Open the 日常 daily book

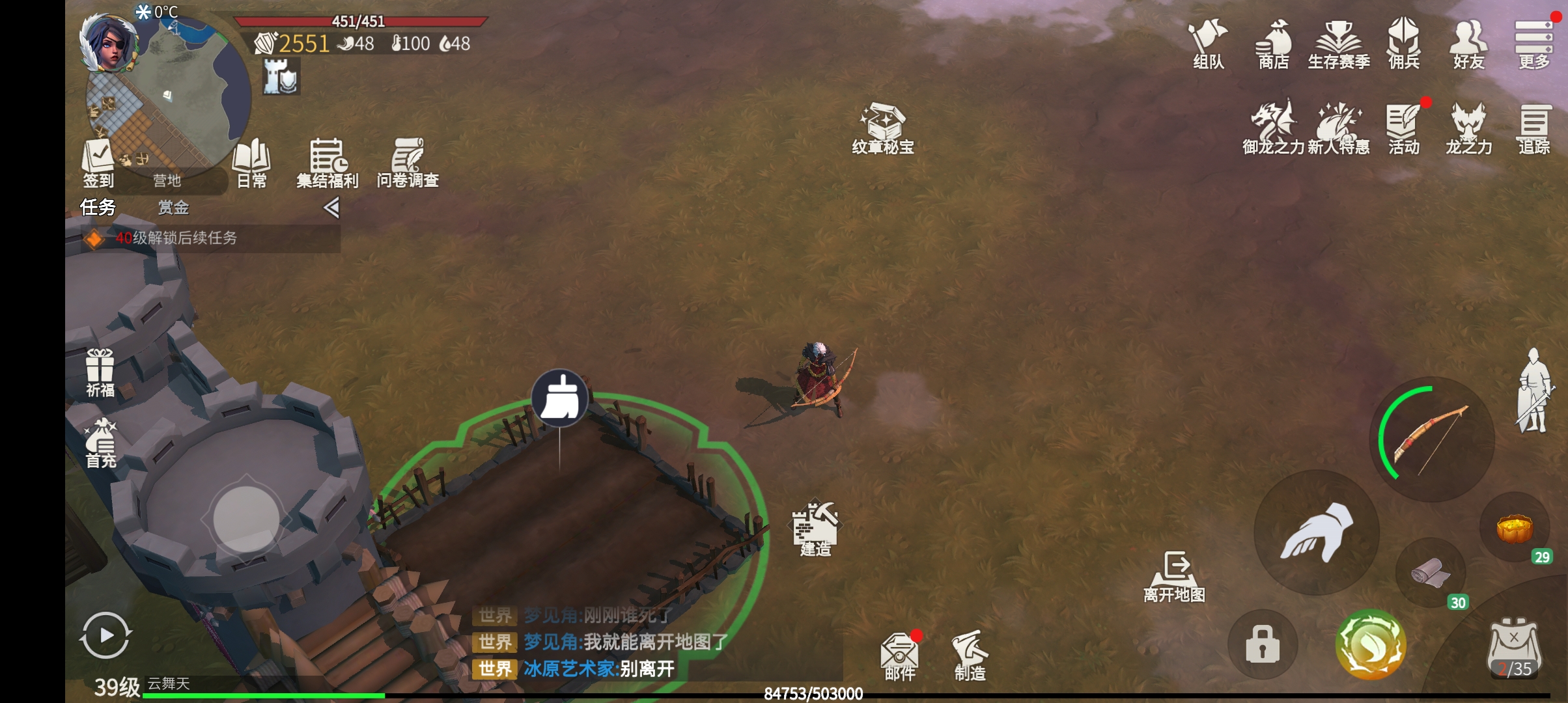(x=251, y=163)
